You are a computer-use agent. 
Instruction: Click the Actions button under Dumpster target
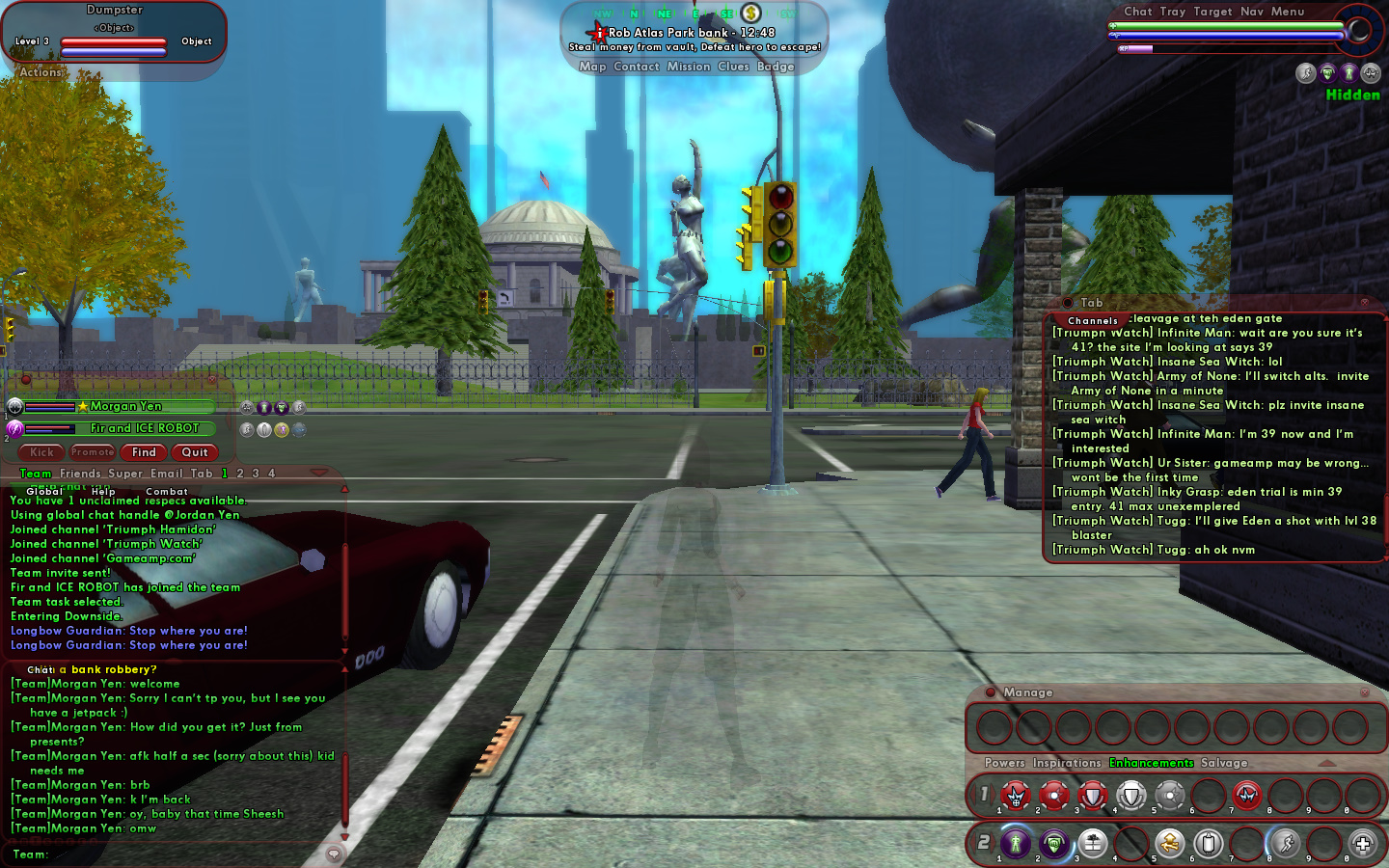pos(41,72)
